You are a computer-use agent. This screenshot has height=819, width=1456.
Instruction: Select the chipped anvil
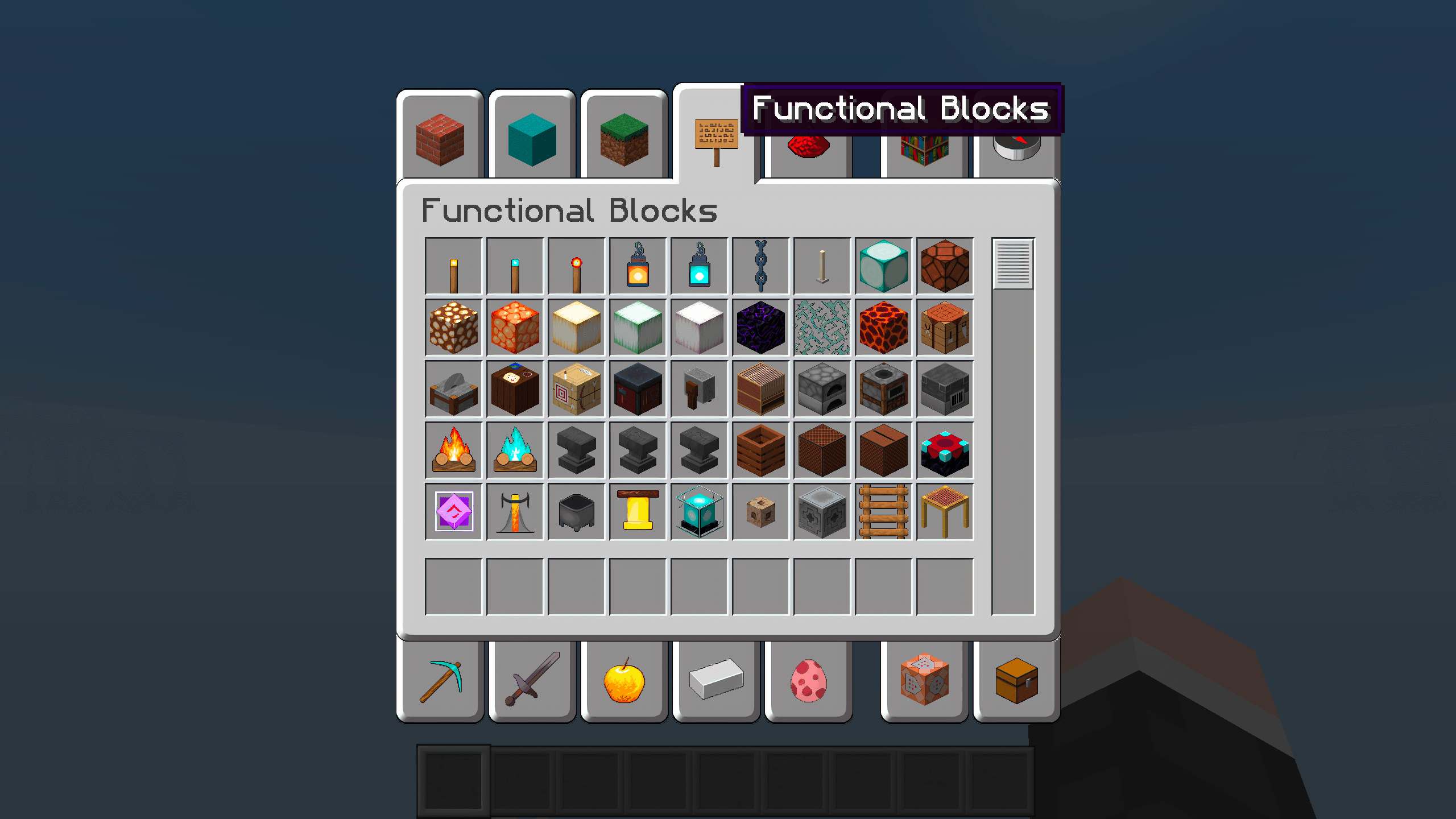click(x=638, y=450)
